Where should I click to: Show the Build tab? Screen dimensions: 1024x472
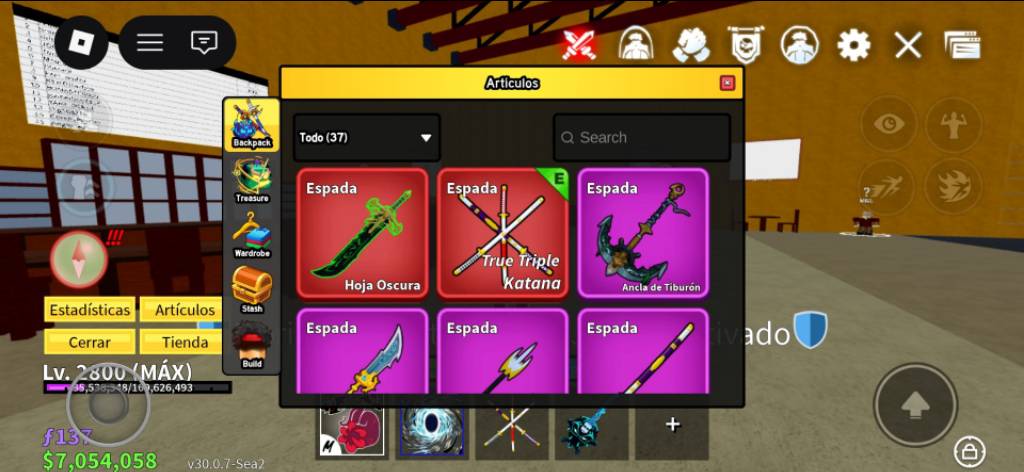(251, 346)
